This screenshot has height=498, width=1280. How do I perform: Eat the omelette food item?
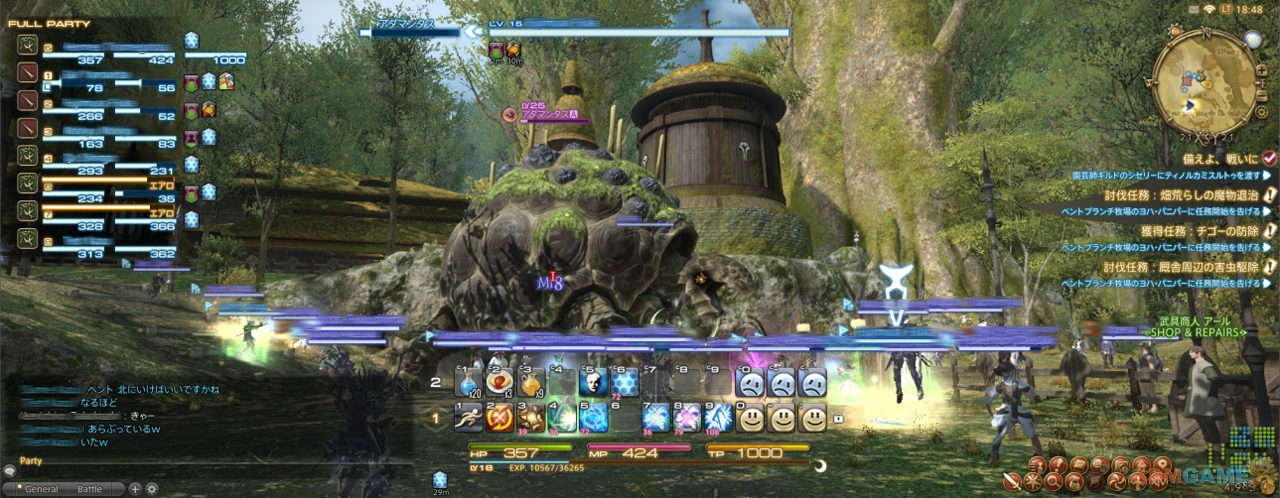click(x=499, y=381)
